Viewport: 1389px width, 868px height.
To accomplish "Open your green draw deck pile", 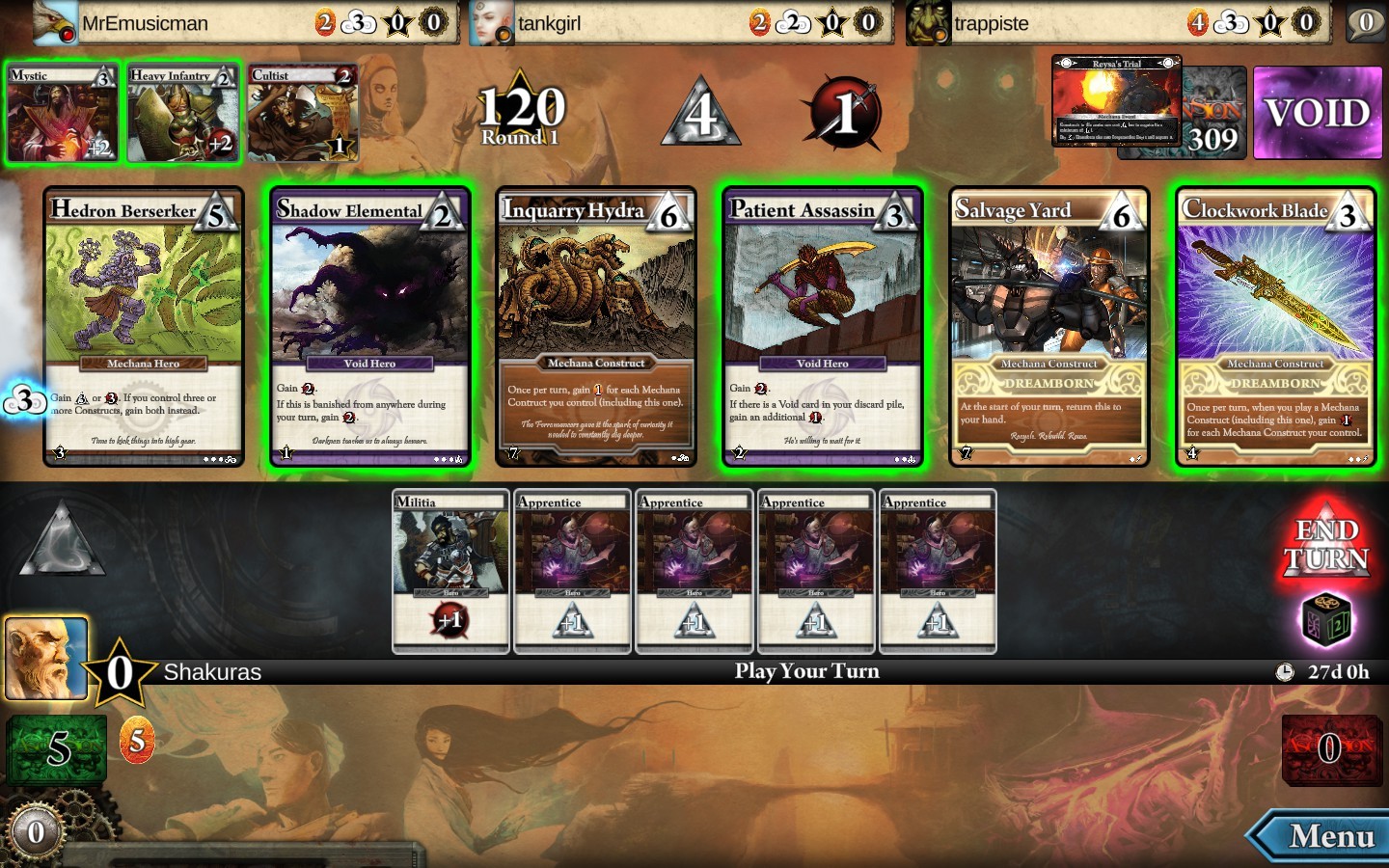I will [57, 747].
